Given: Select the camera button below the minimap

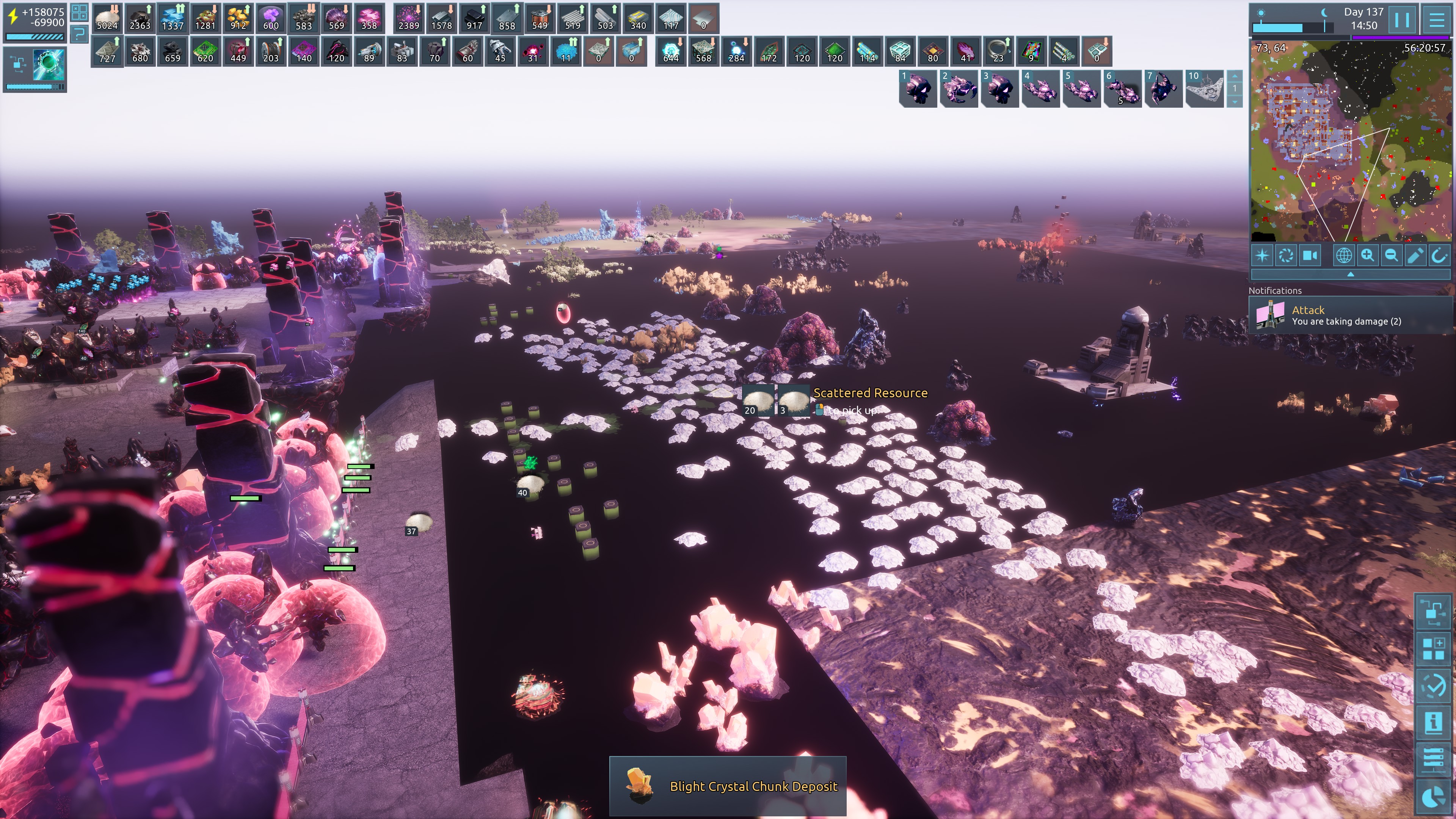Looking at the screenshot, I should pos(1310,256).
